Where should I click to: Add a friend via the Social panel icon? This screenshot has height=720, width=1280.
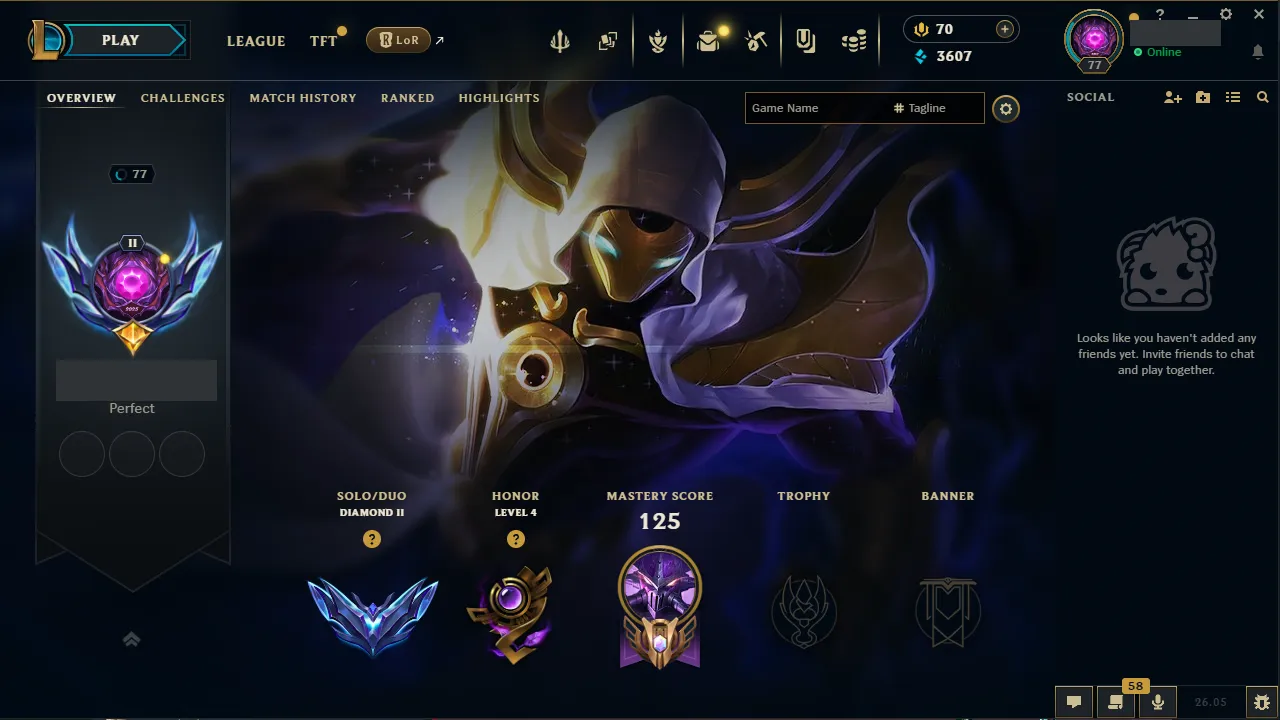point(1171,97)
